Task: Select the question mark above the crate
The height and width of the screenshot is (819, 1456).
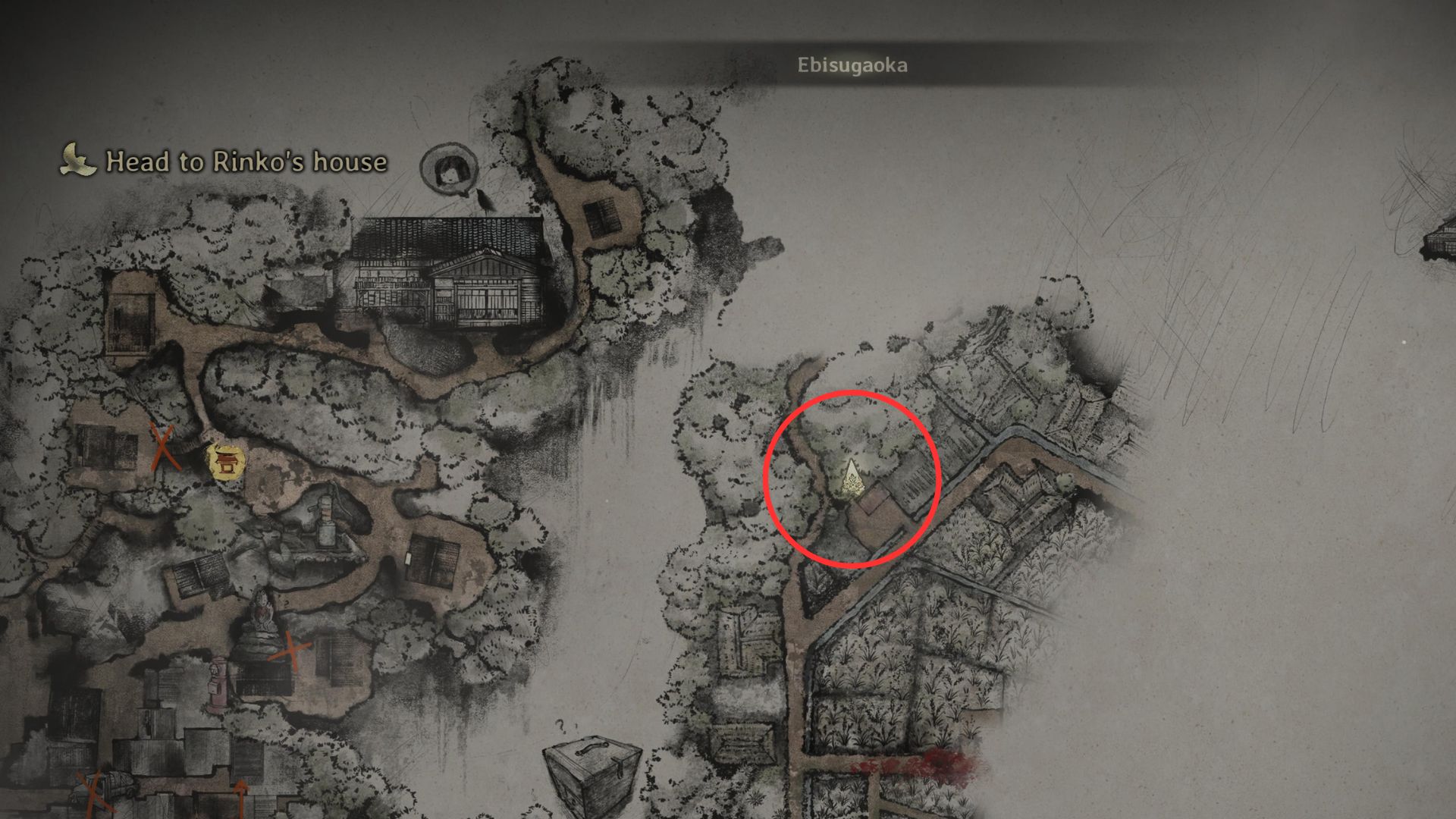Action: 563,726
